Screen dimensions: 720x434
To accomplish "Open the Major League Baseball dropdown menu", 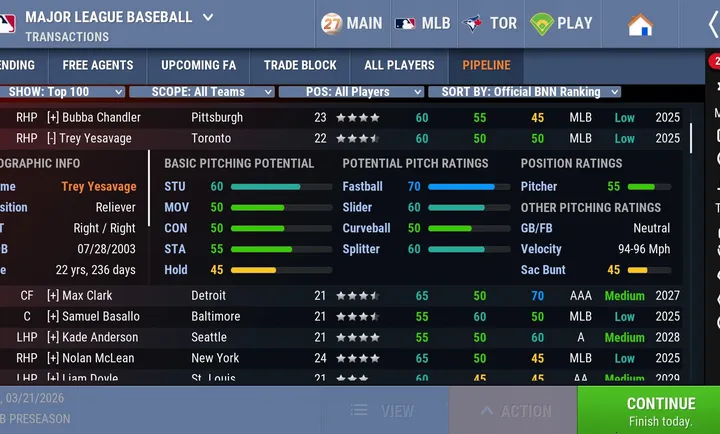I will point(208,17).
